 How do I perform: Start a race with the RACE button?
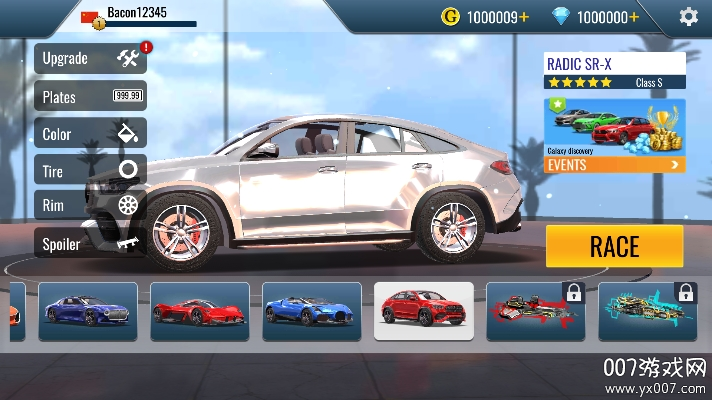614,246
